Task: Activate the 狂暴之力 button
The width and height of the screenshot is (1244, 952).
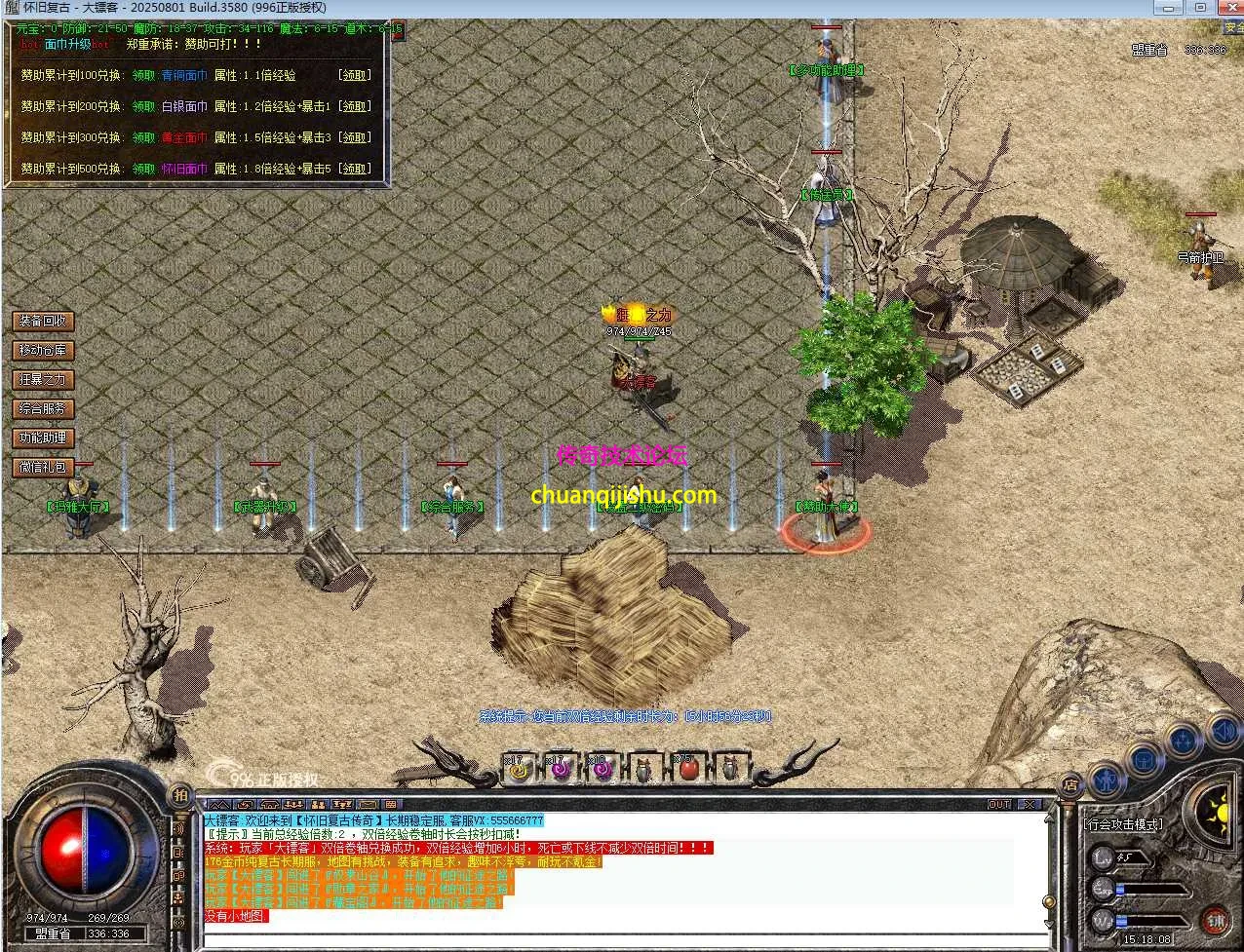Action: (43, 379)
